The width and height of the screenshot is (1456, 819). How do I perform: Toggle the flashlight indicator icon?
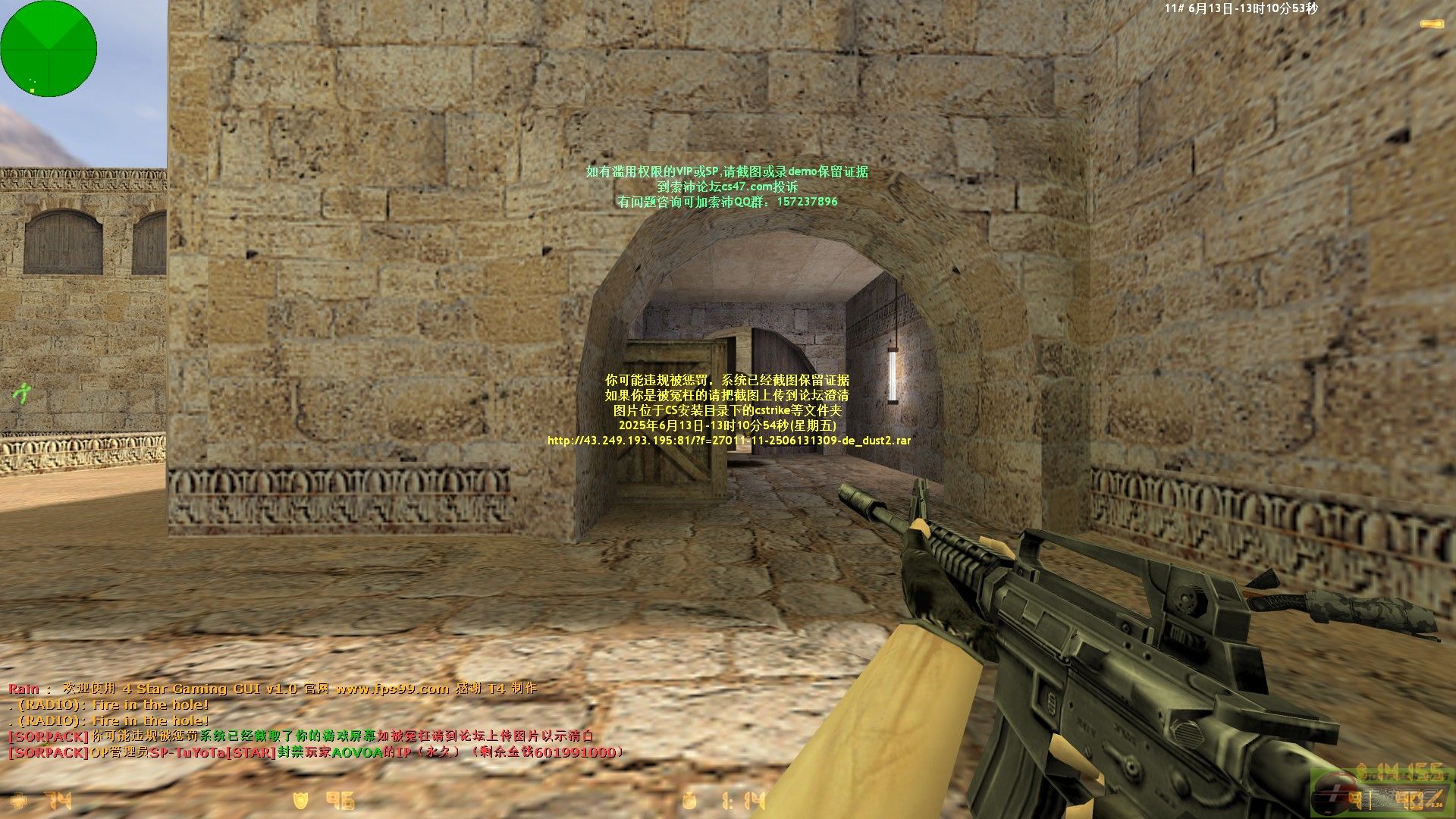[x=1432, y=25]
